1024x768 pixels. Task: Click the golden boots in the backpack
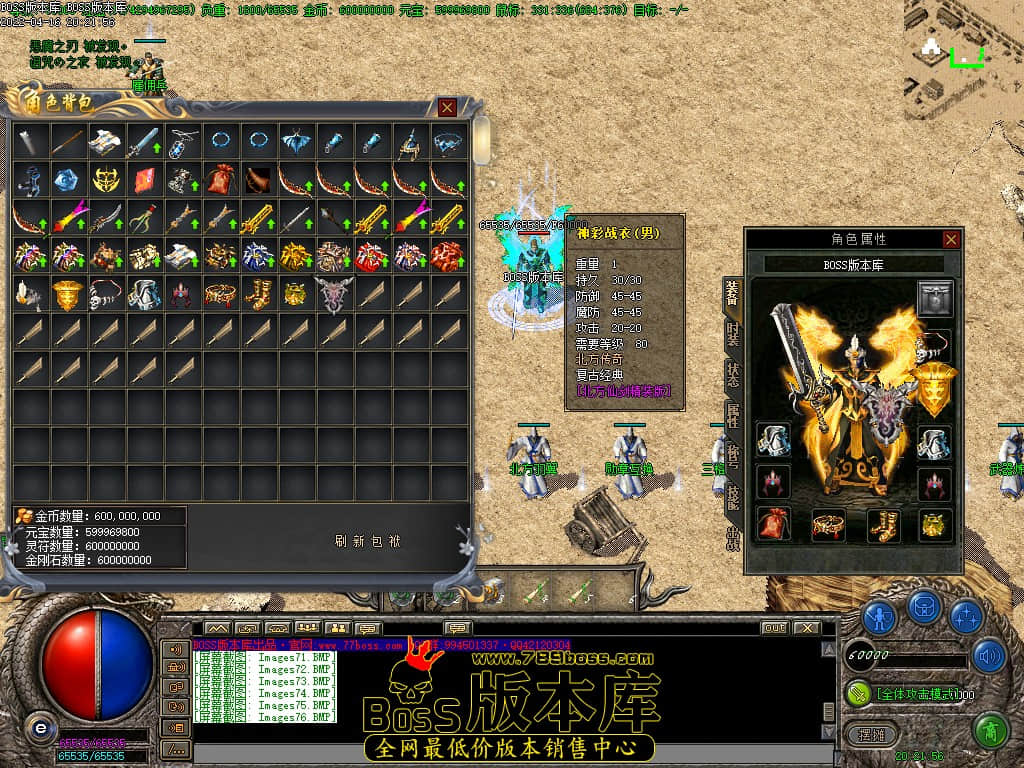[258, 293]
